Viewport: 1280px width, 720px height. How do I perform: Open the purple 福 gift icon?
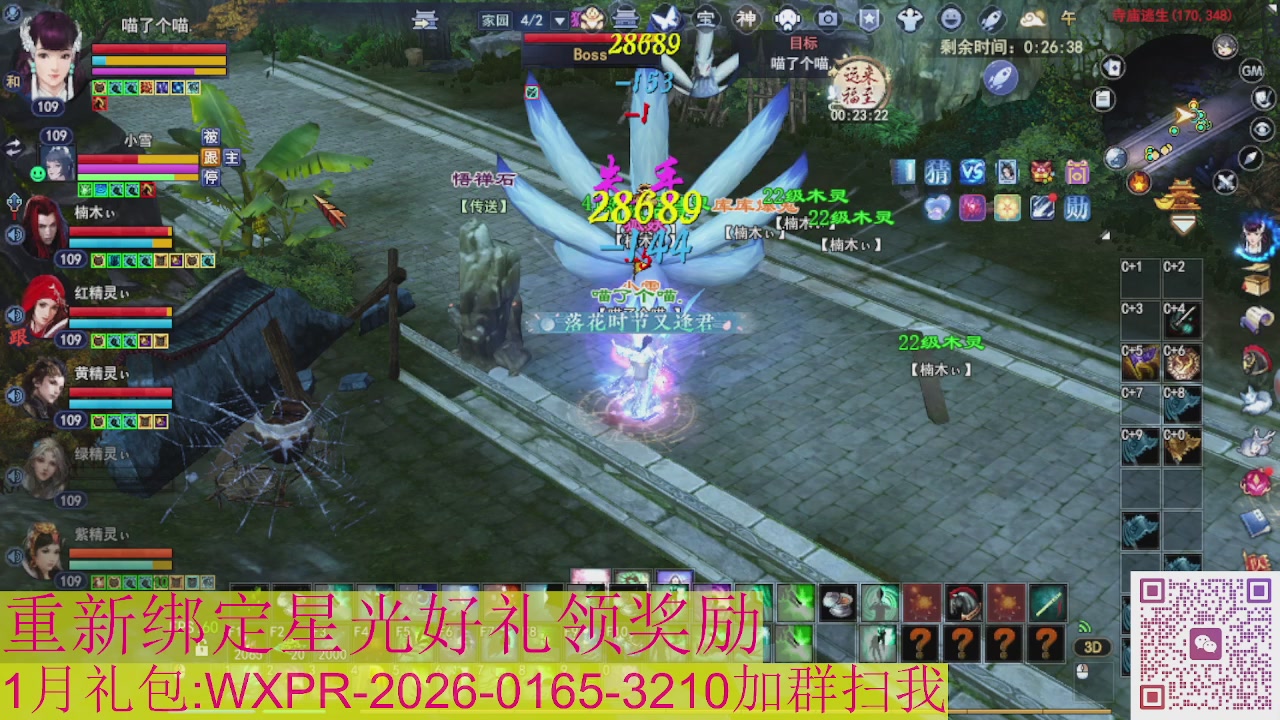coord(1078,172)
